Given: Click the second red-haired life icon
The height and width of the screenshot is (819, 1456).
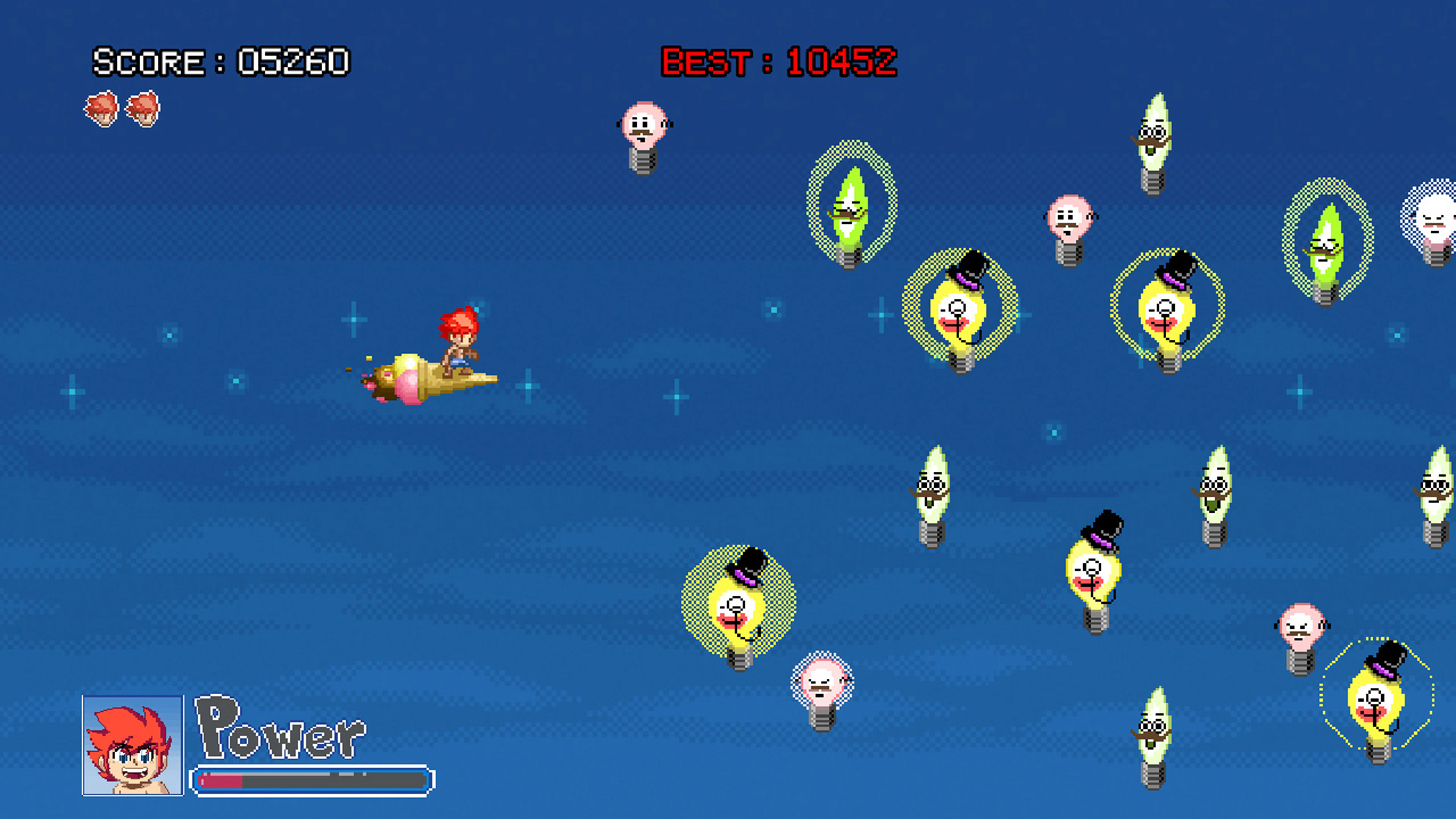Looking at the screenshot, I should coord(143,108).
